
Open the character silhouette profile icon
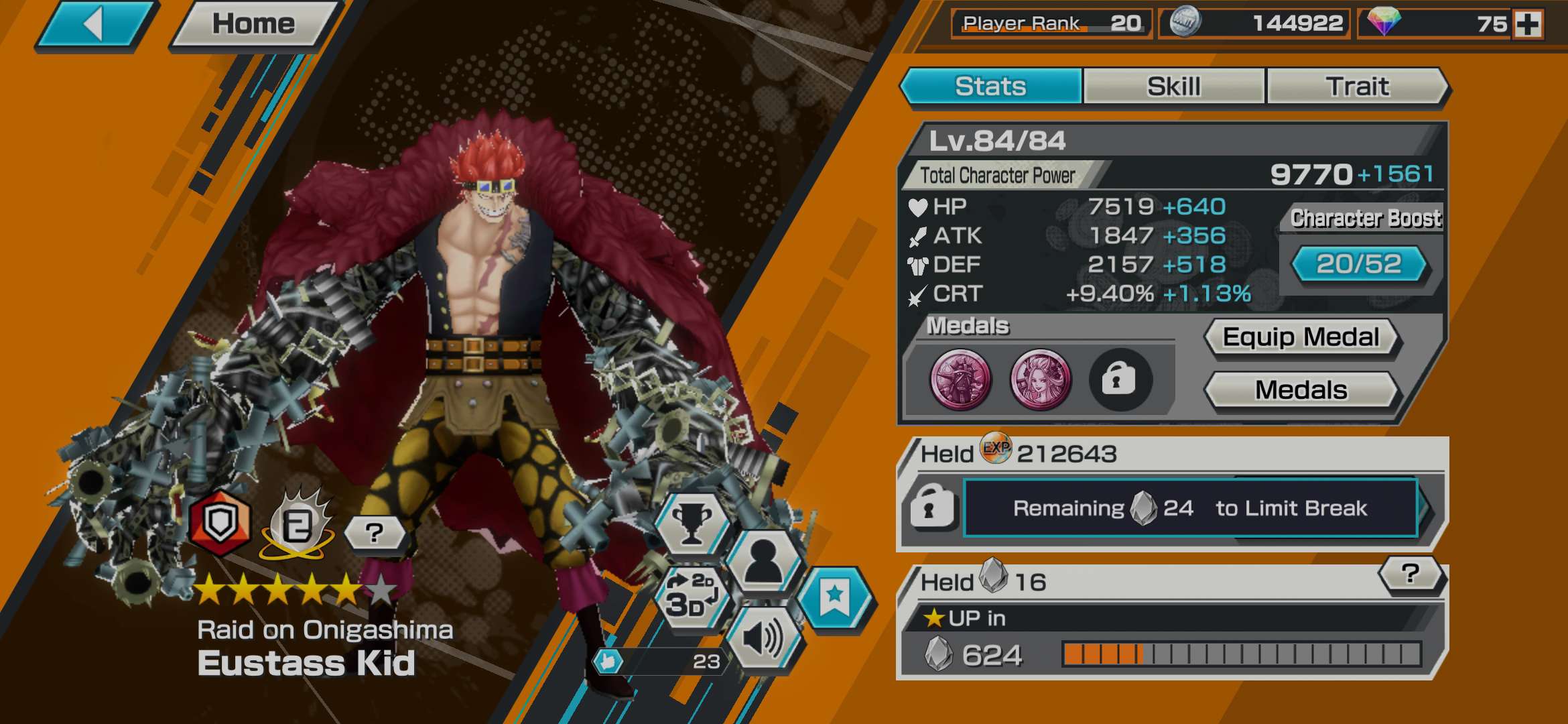tap(763, 561)
